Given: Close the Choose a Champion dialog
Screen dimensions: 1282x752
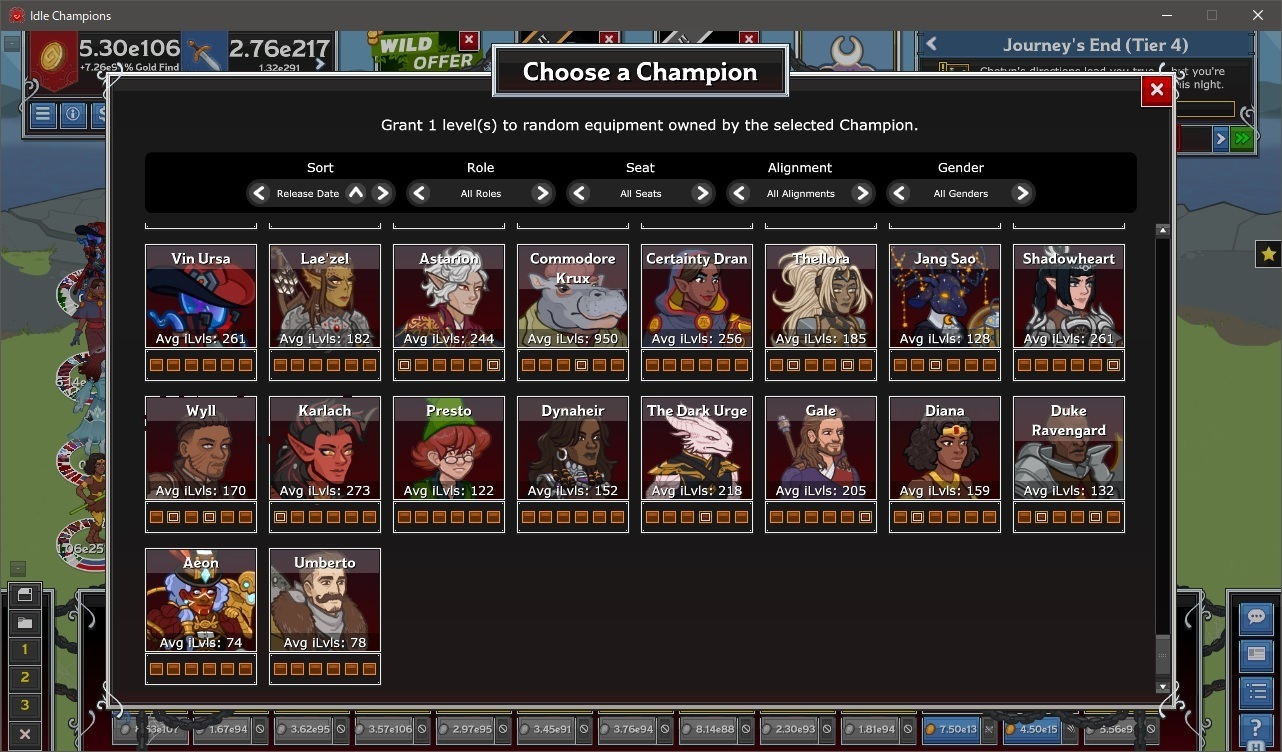Looking at the screenshot, I should click(1156, 90).
